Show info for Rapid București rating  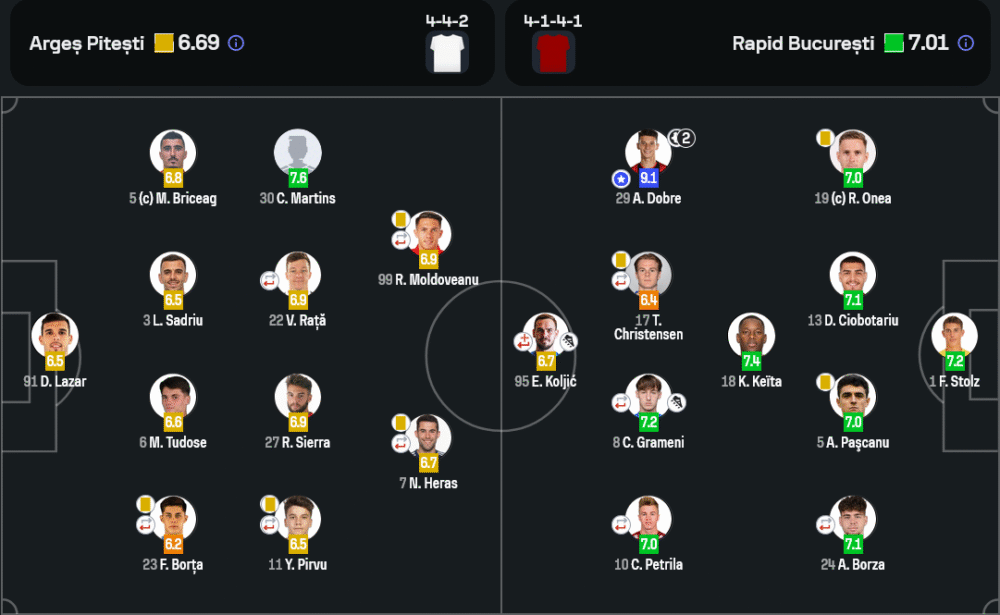(965, 43)
